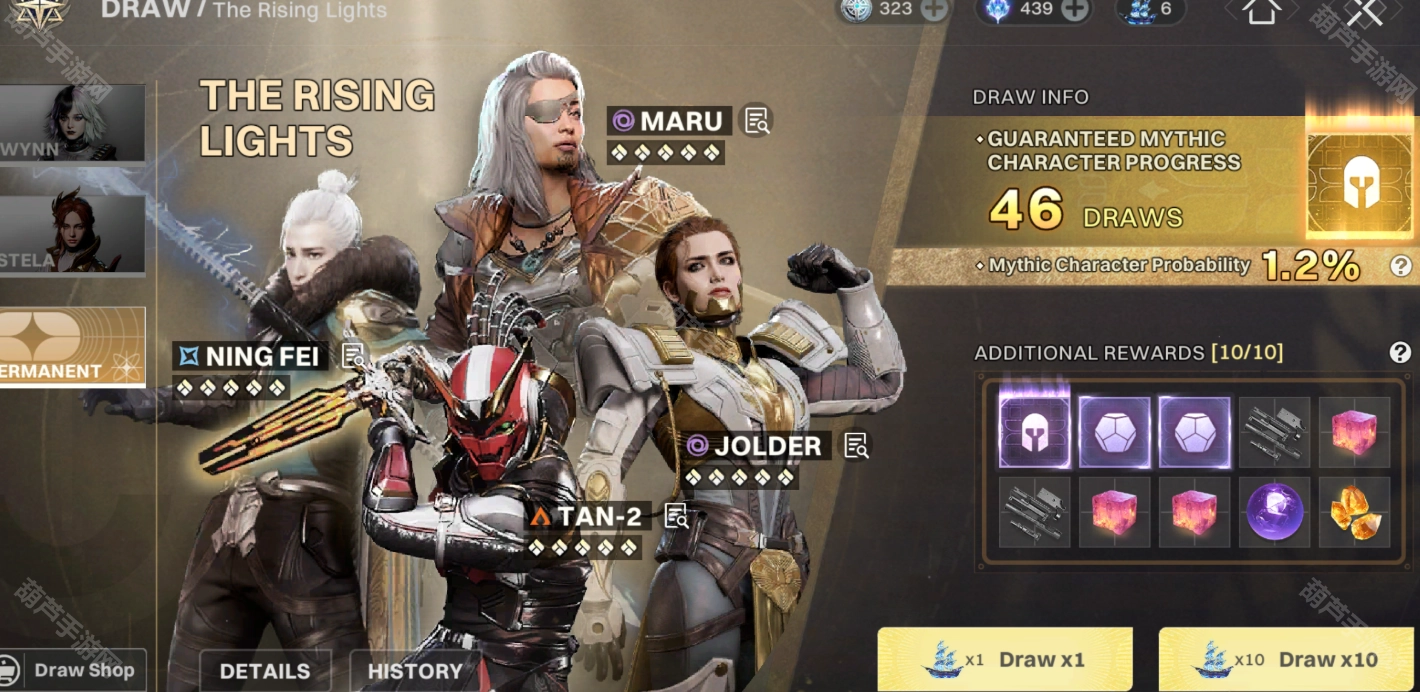The width and height of the screenshot is (1420, 692).
Task: Return to the home screen
Action: (x=1261, y=11)
